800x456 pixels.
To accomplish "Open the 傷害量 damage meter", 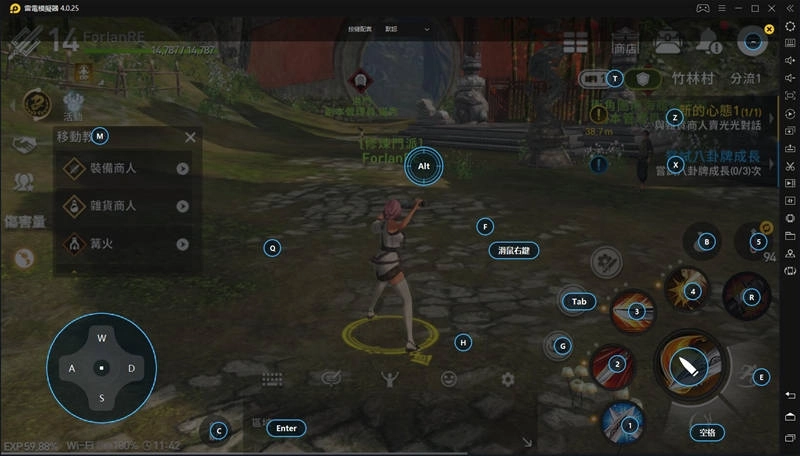I will pos(24,221).
